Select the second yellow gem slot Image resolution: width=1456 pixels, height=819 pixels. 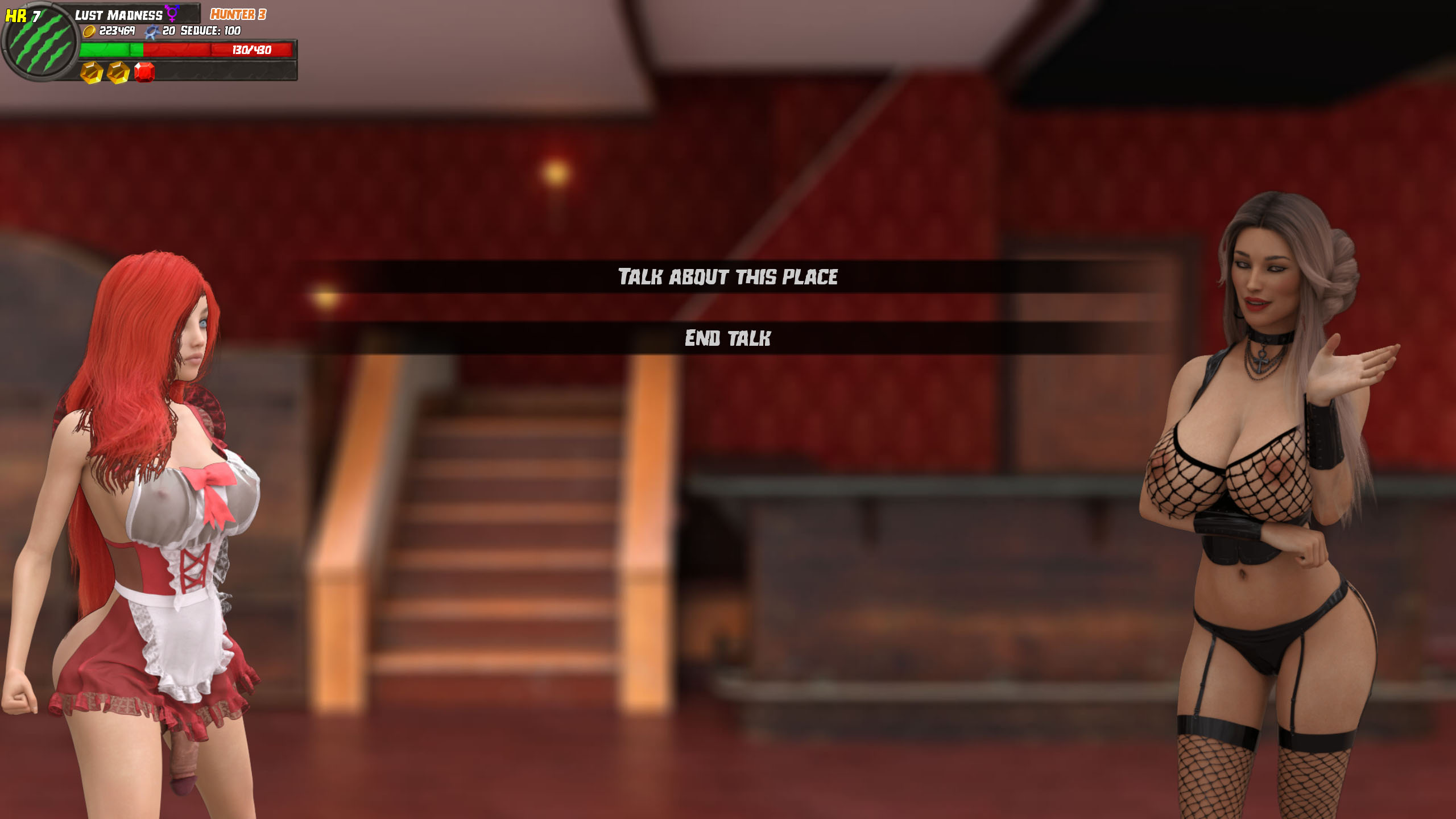(118, 73)
